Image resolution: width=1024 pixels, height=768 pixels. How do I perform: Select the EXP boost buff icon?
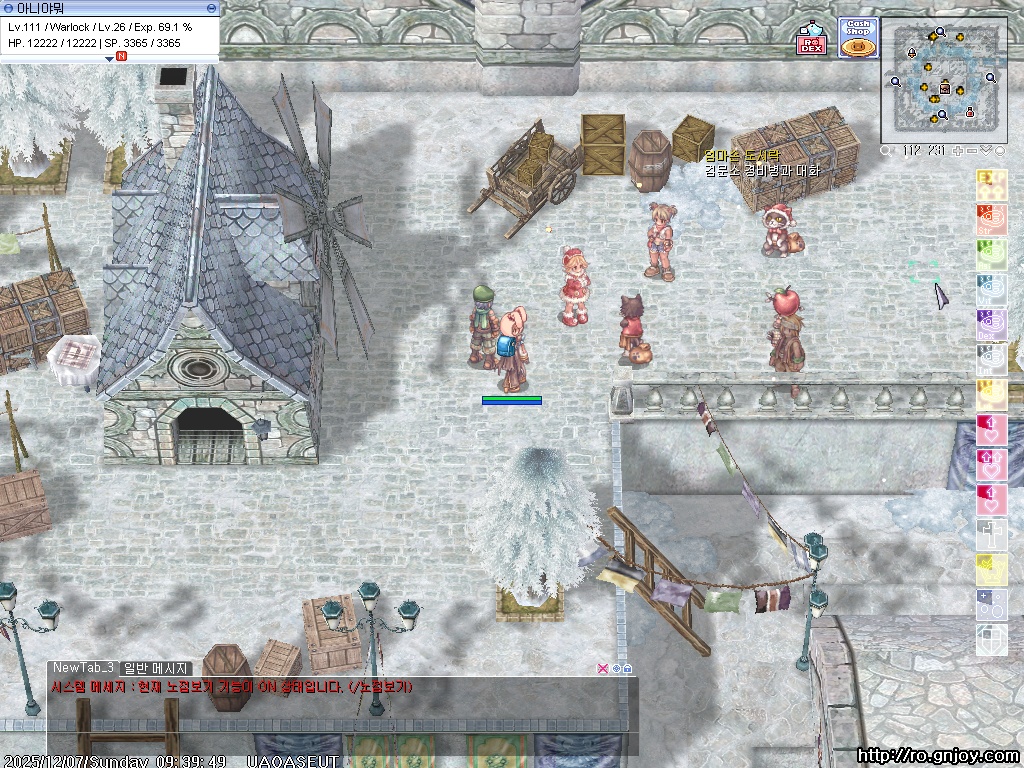[x=991, y=184]
